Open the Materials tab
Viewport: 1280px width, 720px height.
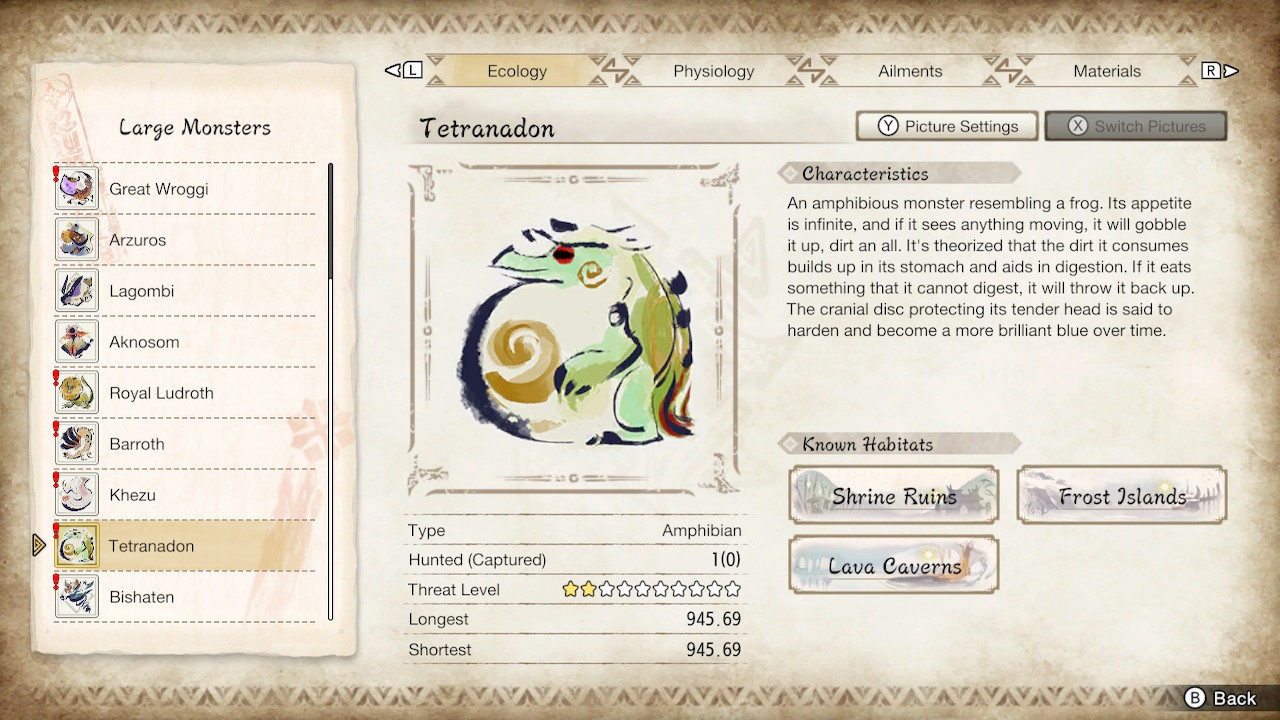(x=1107, y=71)
